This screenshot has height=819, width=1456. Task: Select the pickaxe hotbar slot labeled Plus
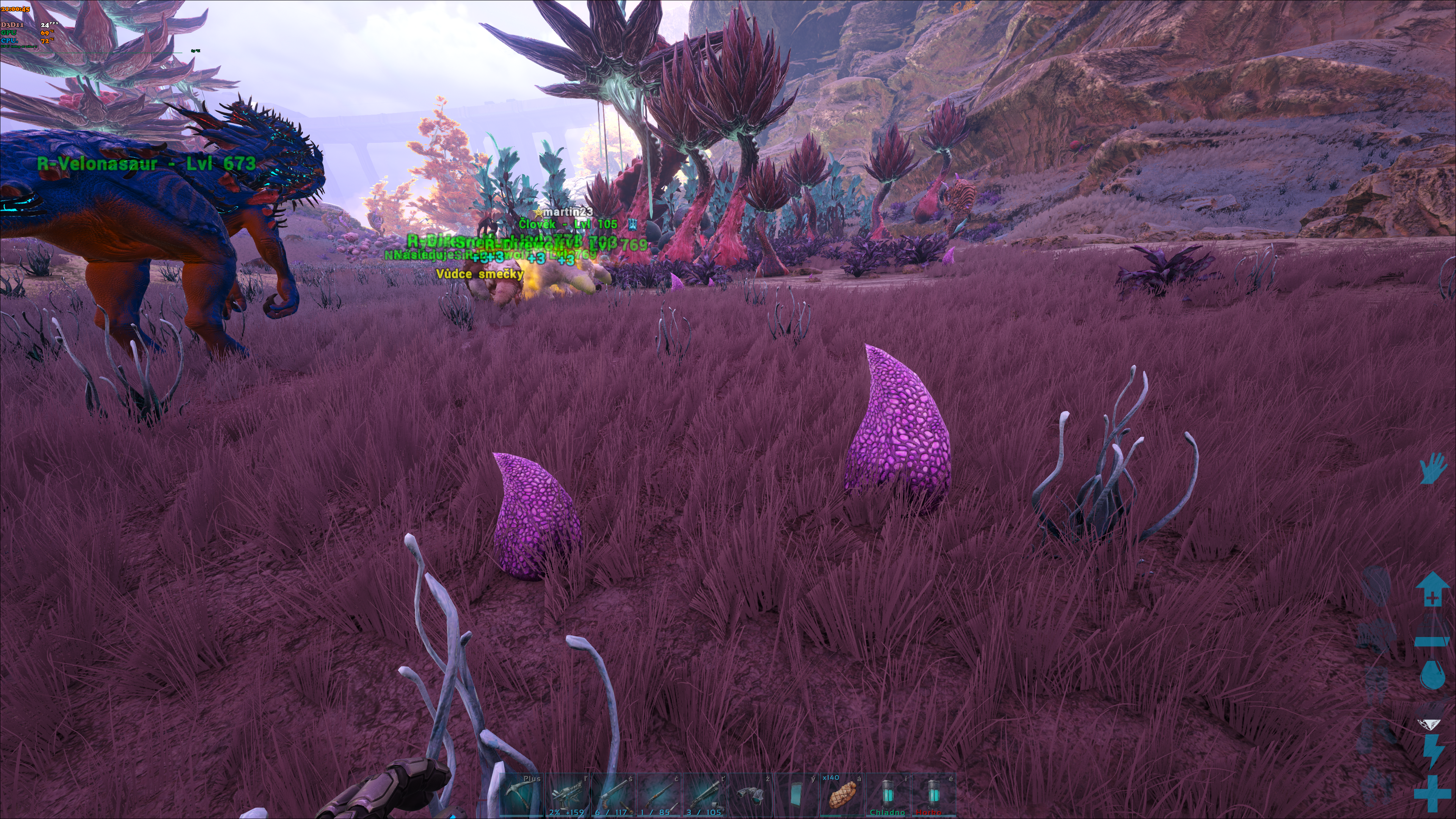tap(522, 795)
